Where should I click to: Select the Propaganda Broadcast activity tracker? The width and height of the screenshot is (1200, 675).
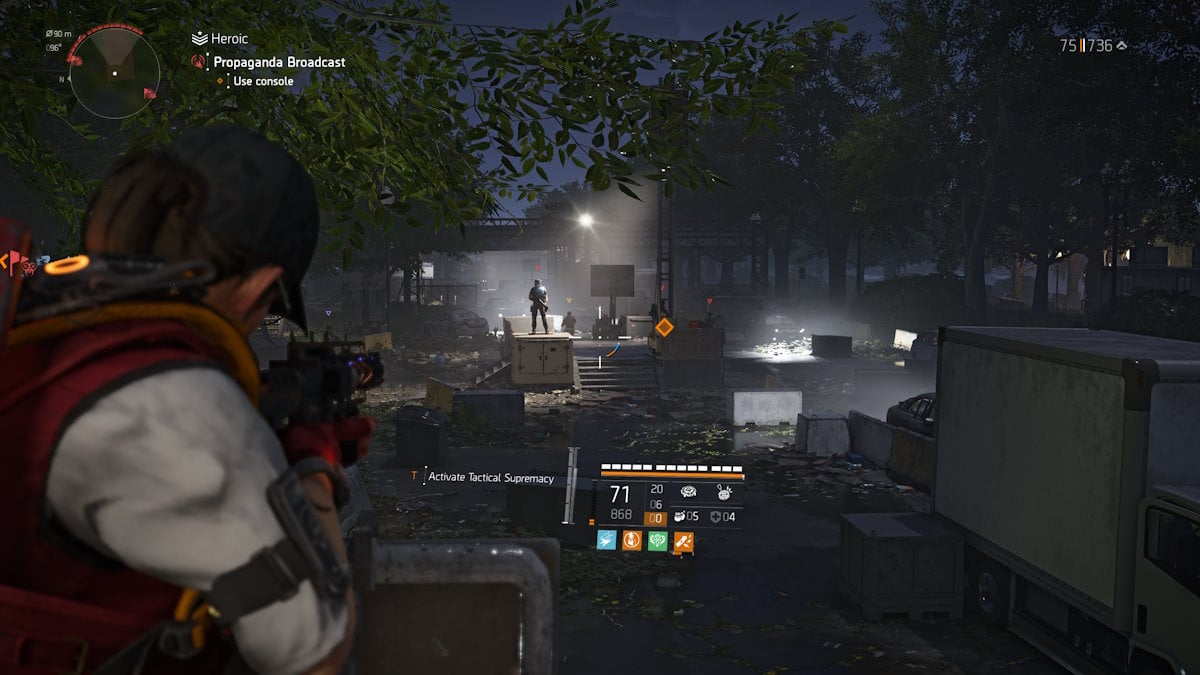pos(279,62)
